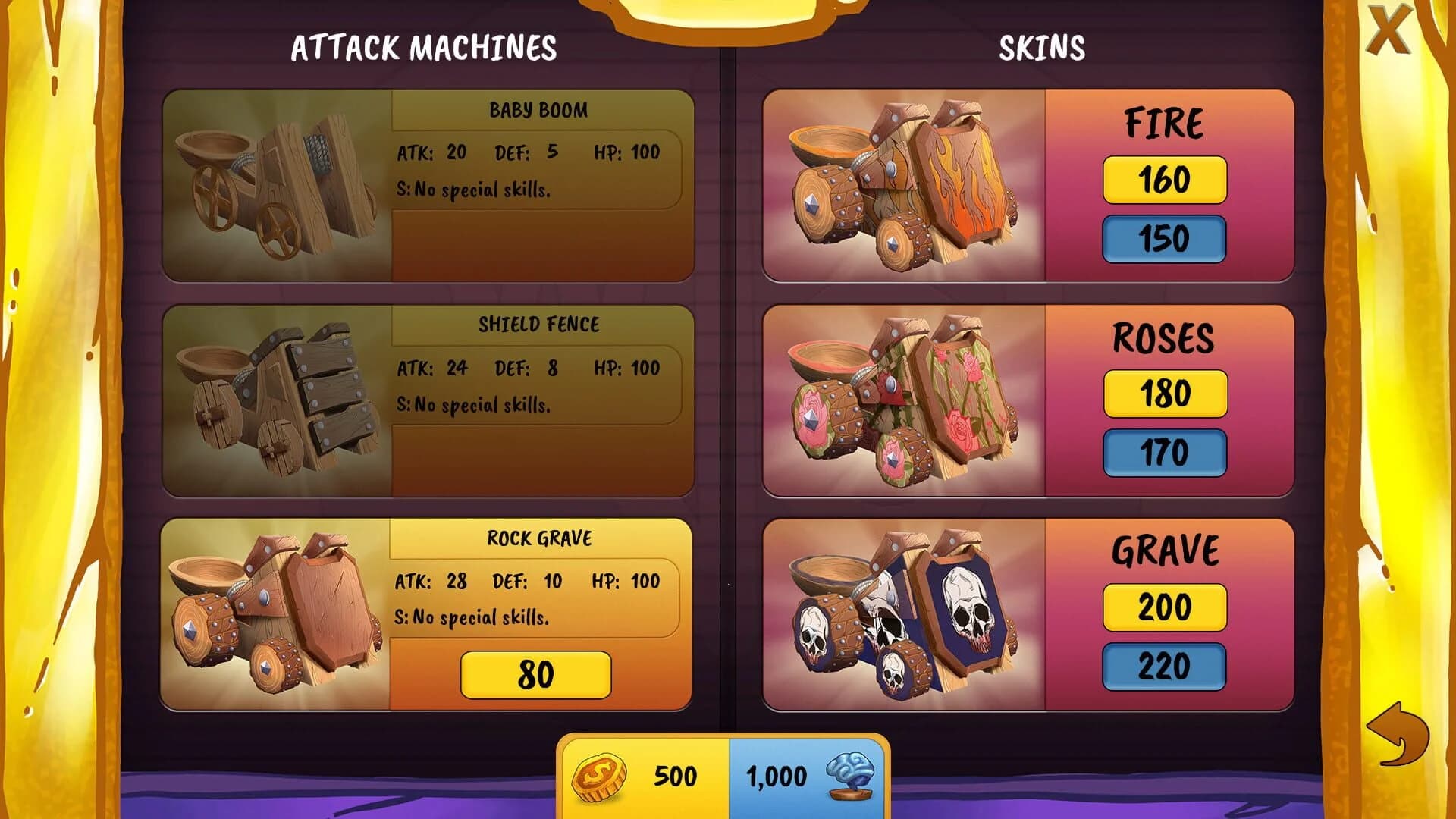The width and height of the screenshot is (1456, 819).
Task: Buy Grave skin with 220 brains
Action: tap(1163, 665)
